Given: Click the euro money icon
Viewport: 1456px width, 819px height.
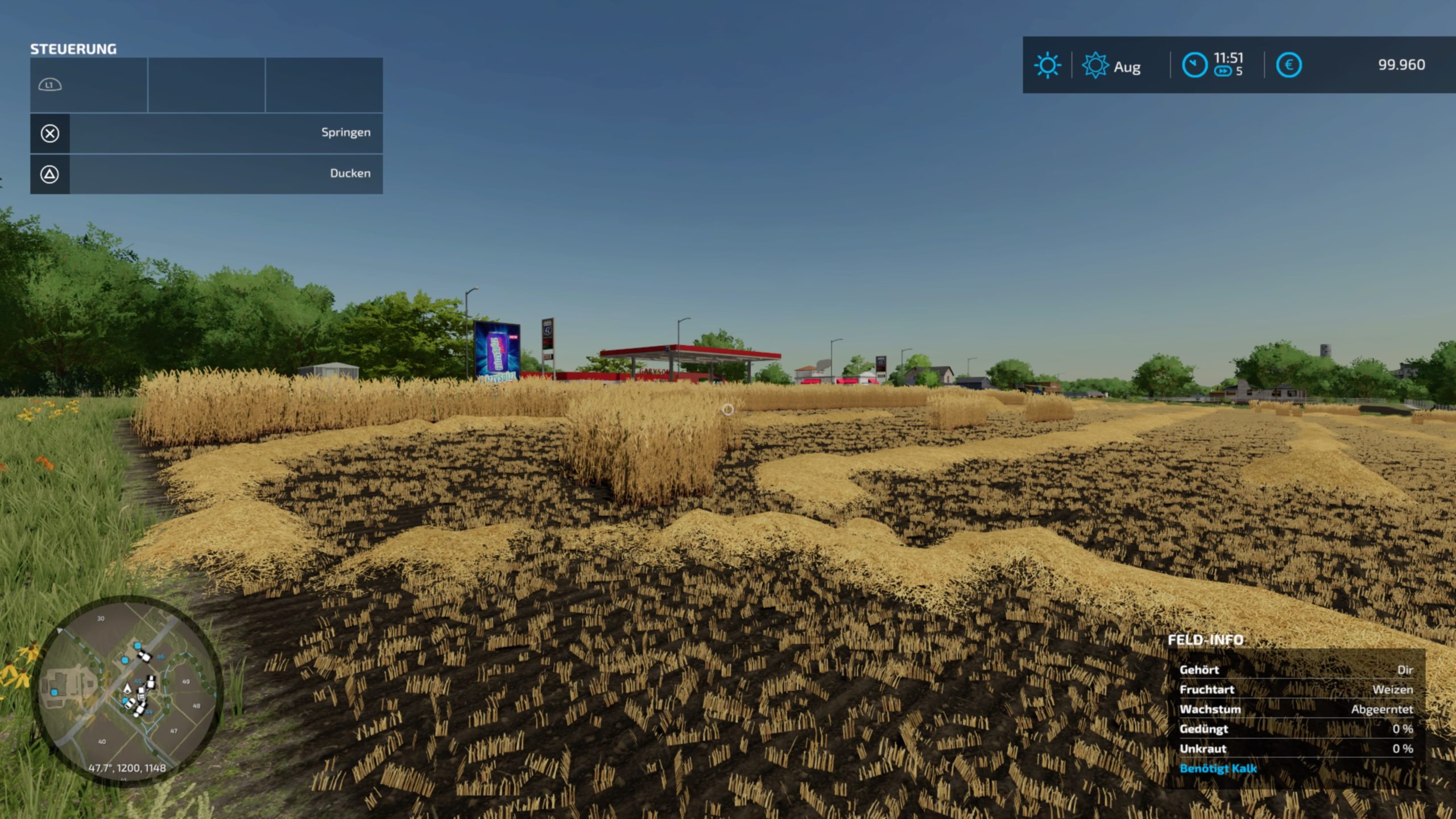Looking at the screenshot, I should point(1289,65).
